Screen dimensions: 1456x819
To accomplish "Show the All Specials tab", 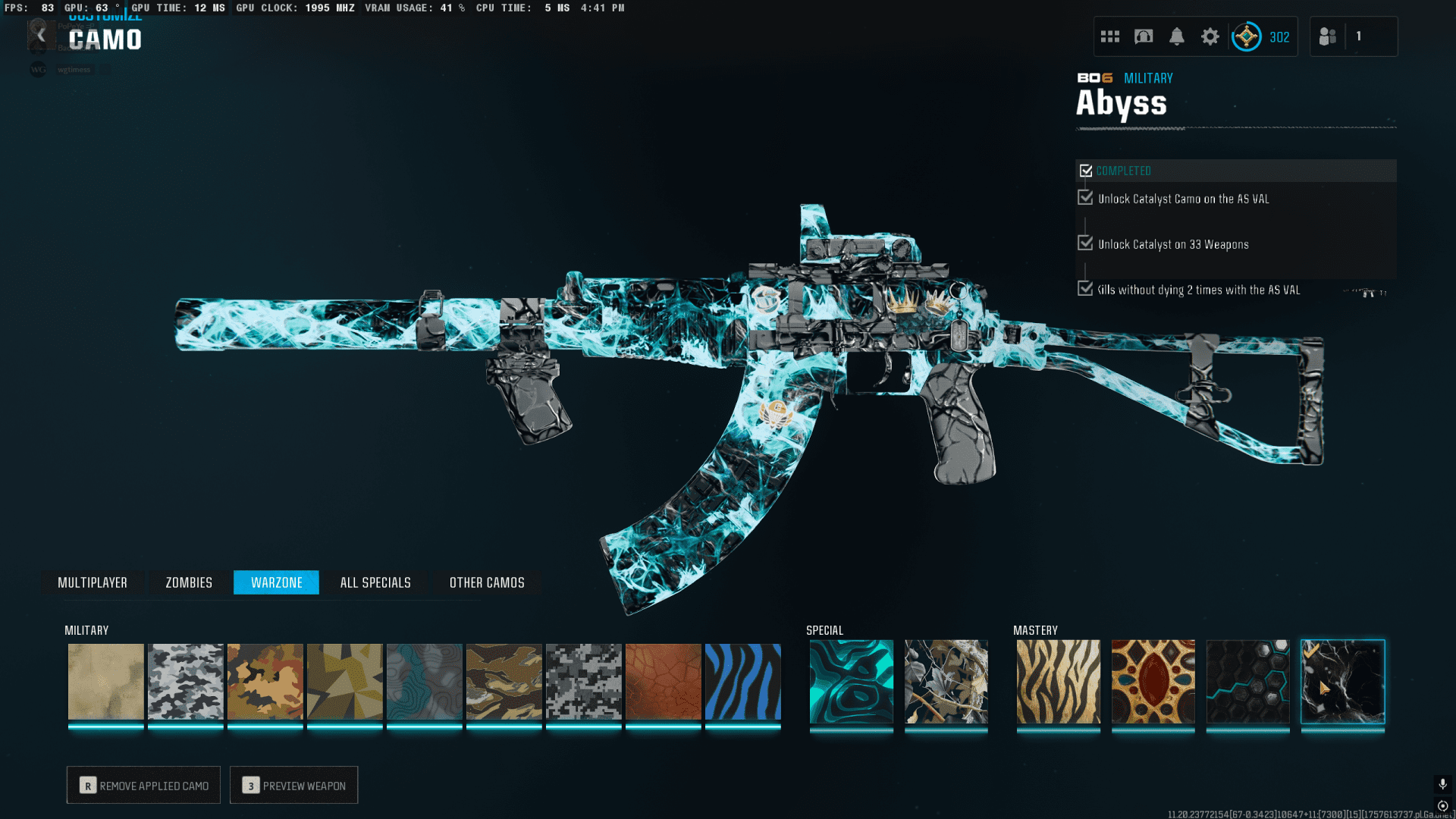I will (375, 582).
